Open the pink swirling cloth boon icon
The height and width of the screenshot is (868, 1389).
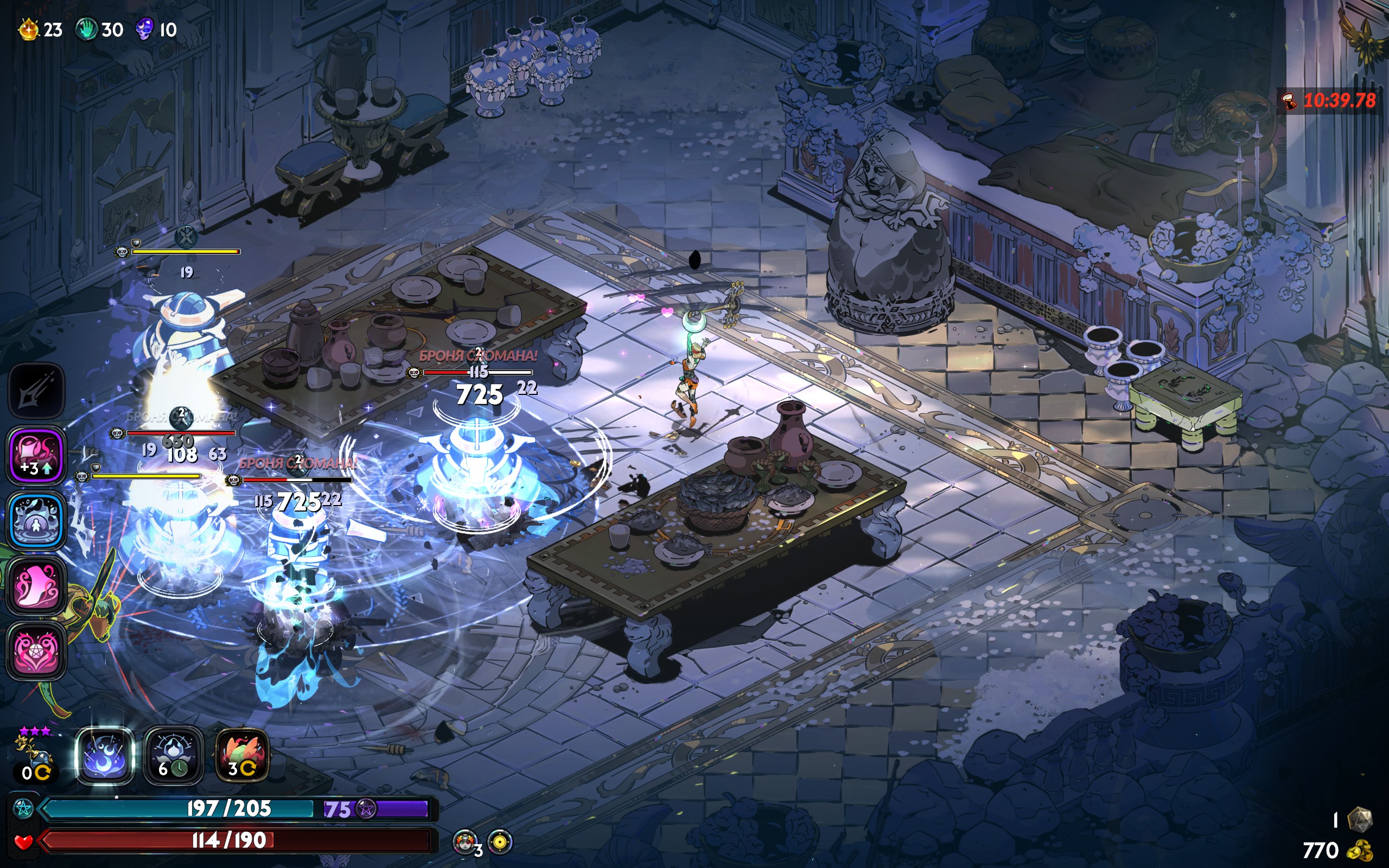point(36,585)
